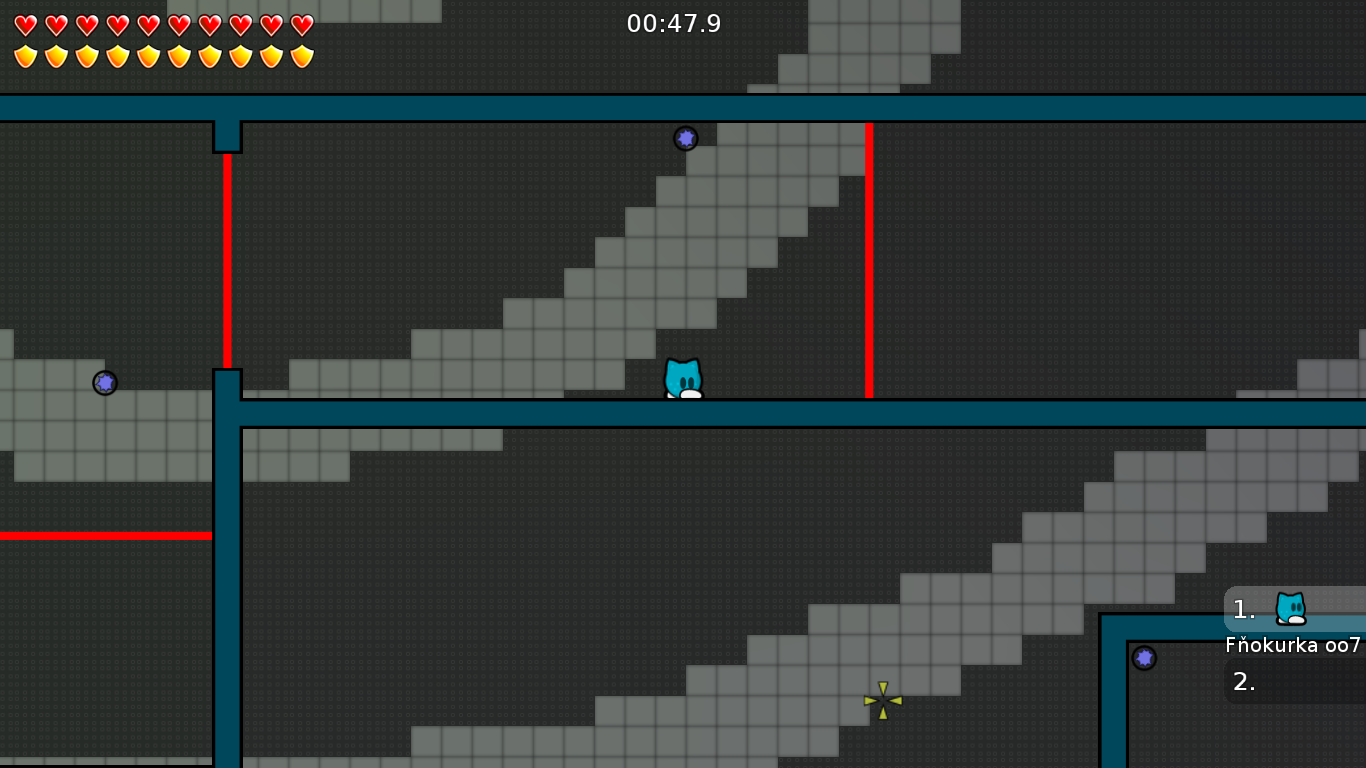Select the cyan cat player character
Viewport: 1366px width, 768px height.
683,377
